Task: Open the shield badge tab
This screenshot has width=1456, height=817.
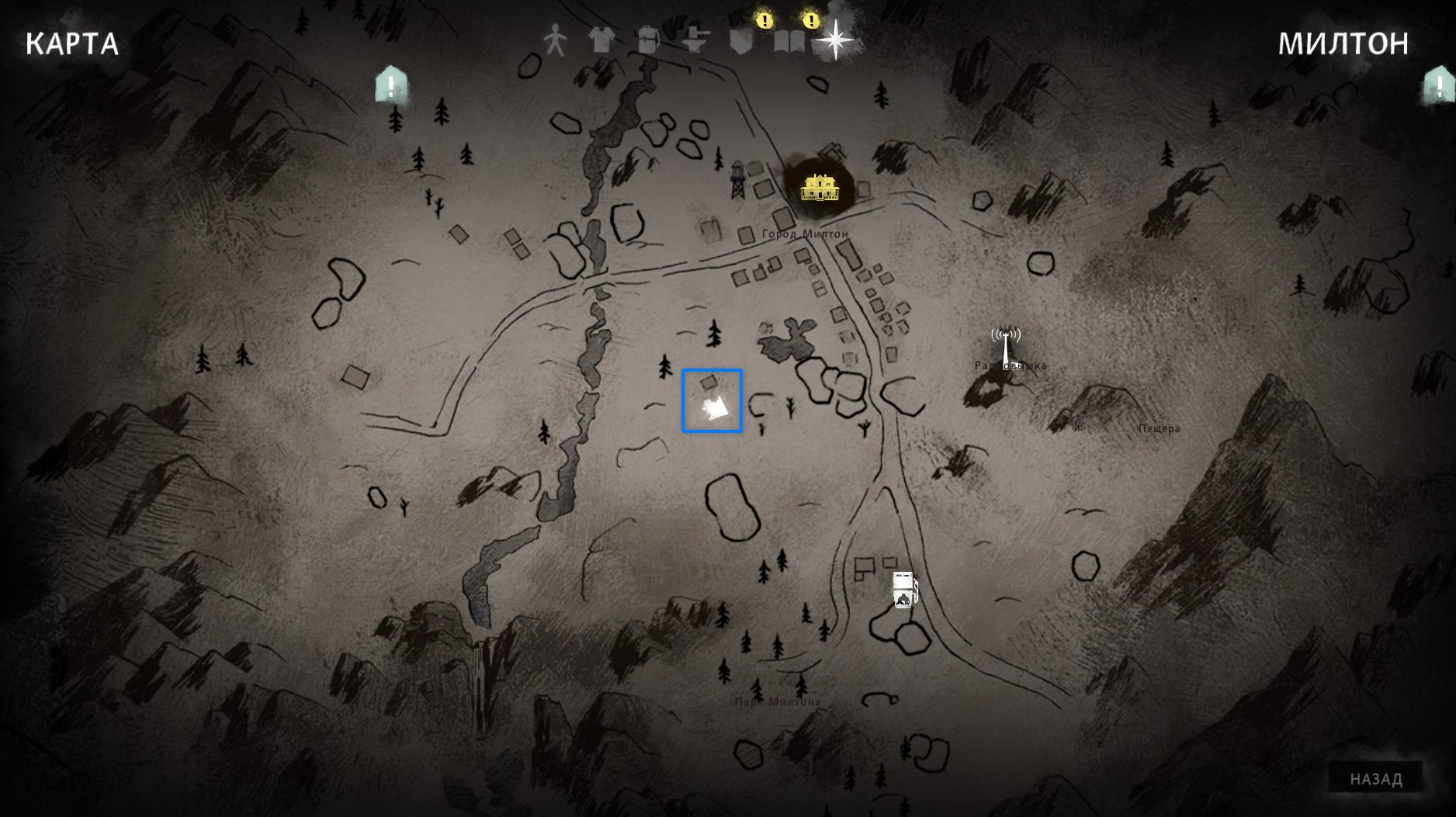Action: click(x=741, y=40)
